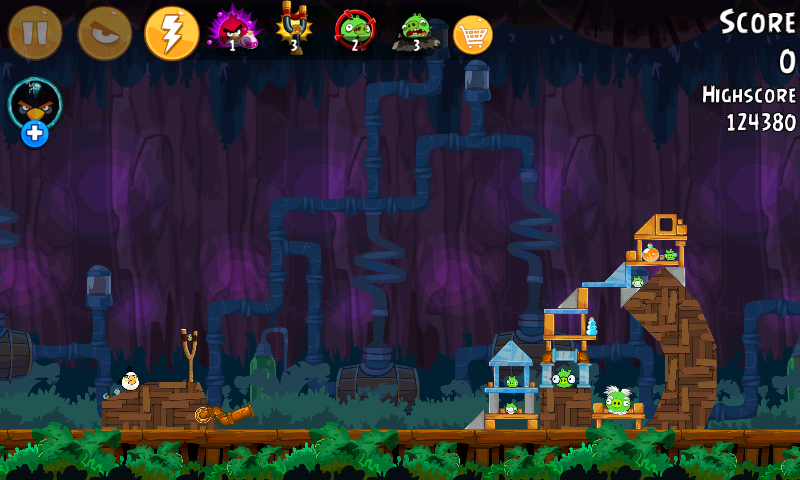Activate the Mighty Eagle button
This screenshot has width=800, height=480.
click(104, 33)
